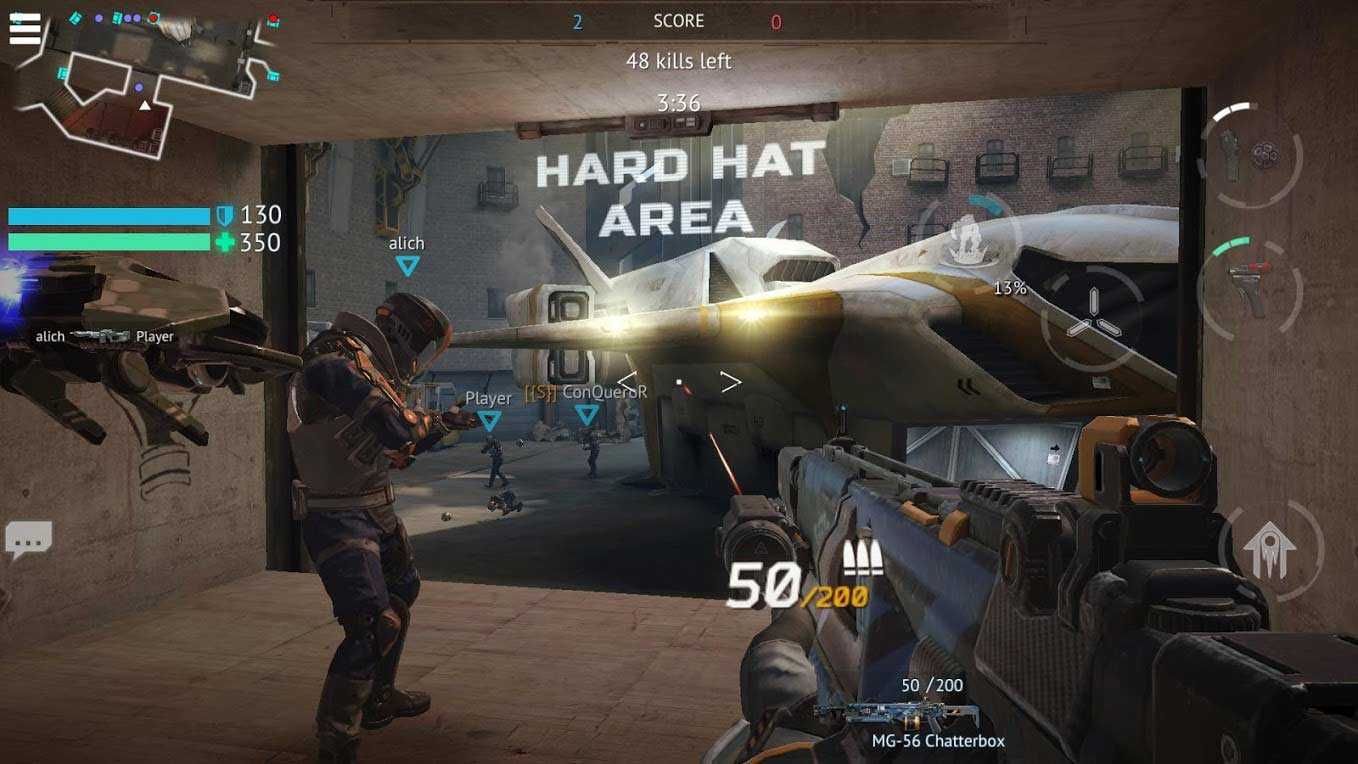Activate the jetpack jump button

point(1270,549)
